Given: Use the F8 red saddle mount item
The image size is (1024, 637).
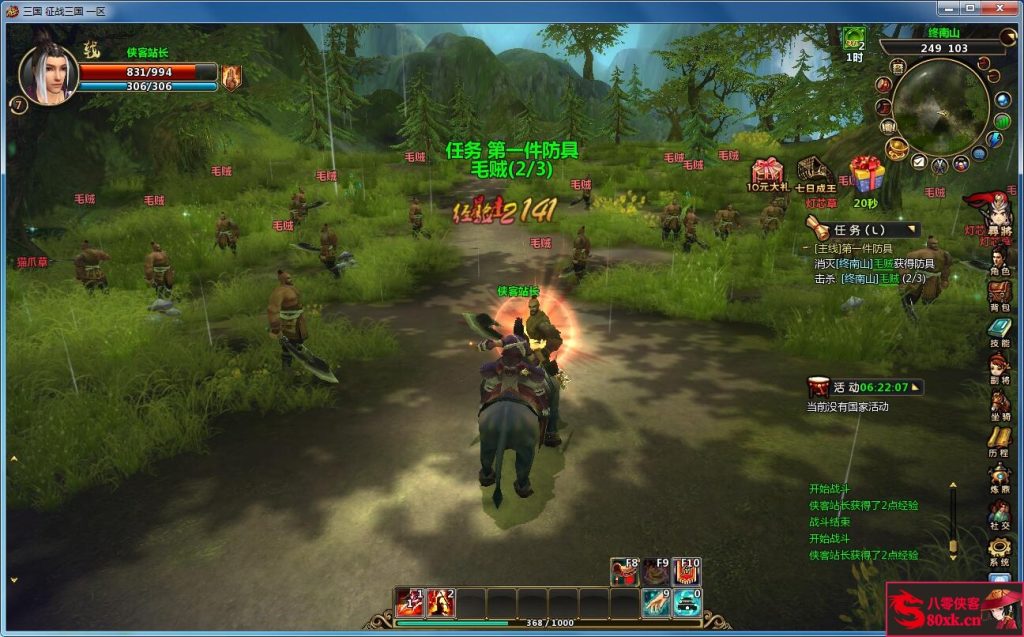Looking at the screenshot, I should (x=625, y=571).
